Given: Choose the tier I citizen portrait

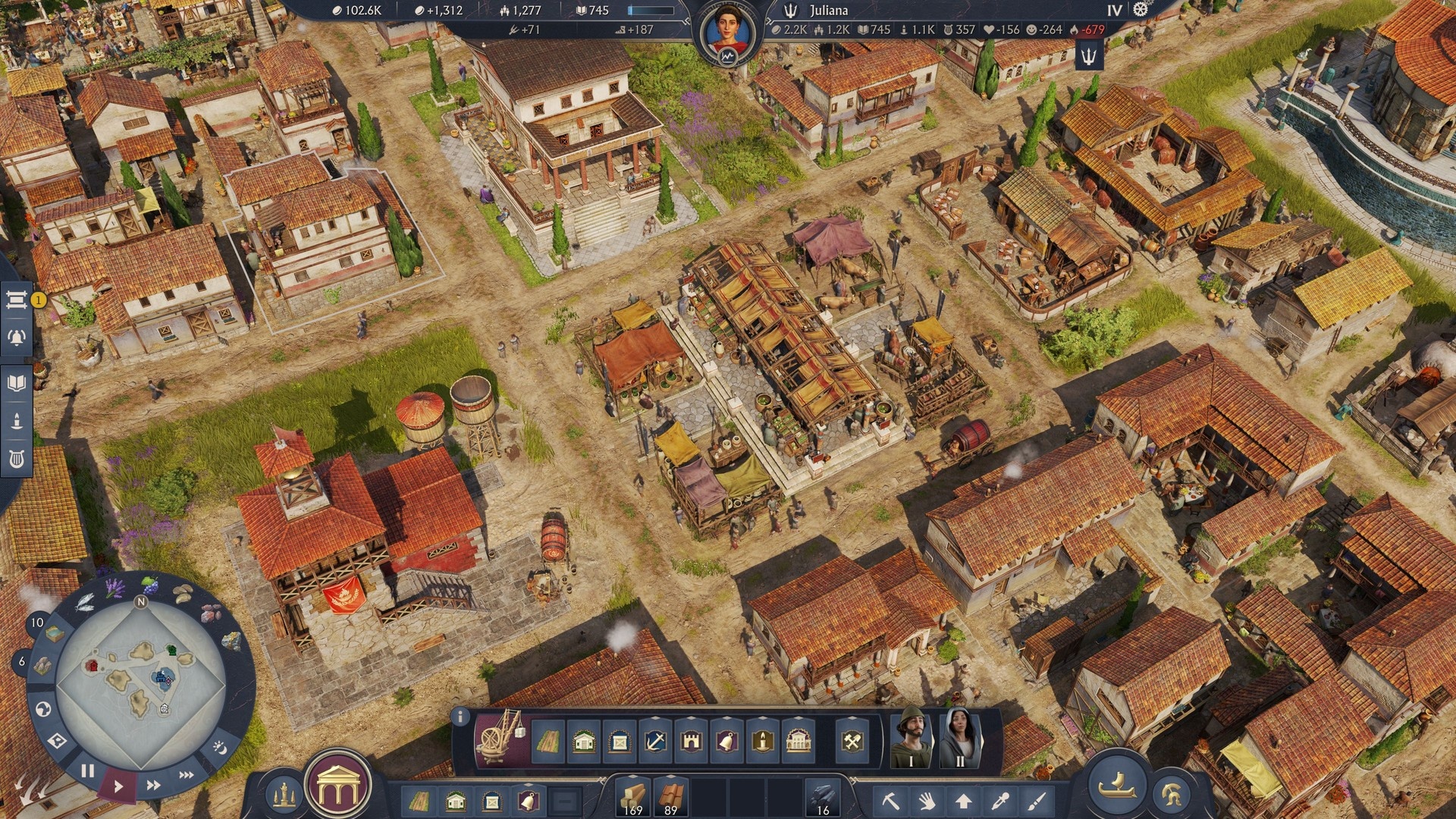Looking at the screenshot, I should 910,737.
